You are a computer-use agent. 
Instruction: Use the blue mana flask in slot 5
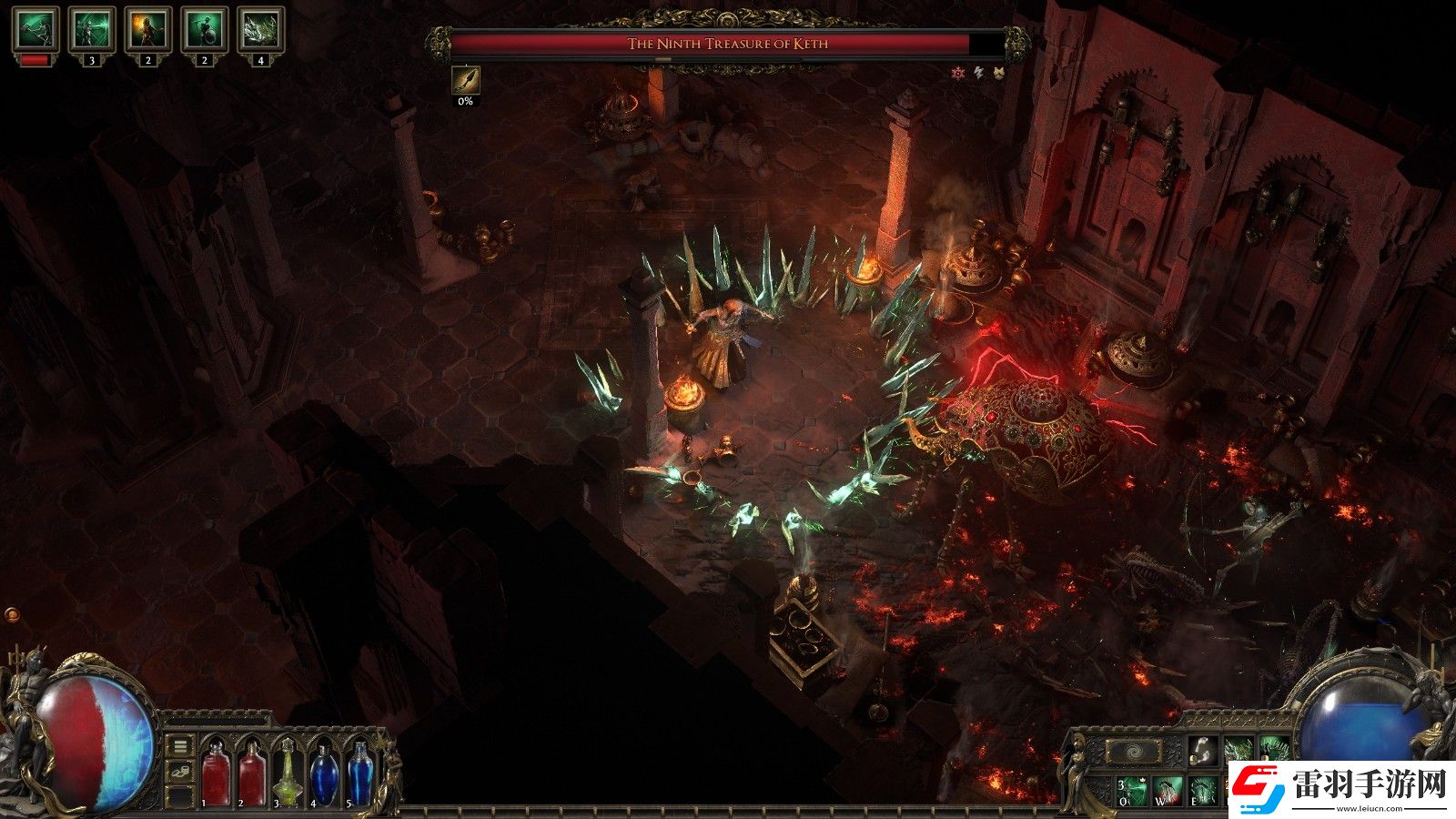[x=360, y=773]
